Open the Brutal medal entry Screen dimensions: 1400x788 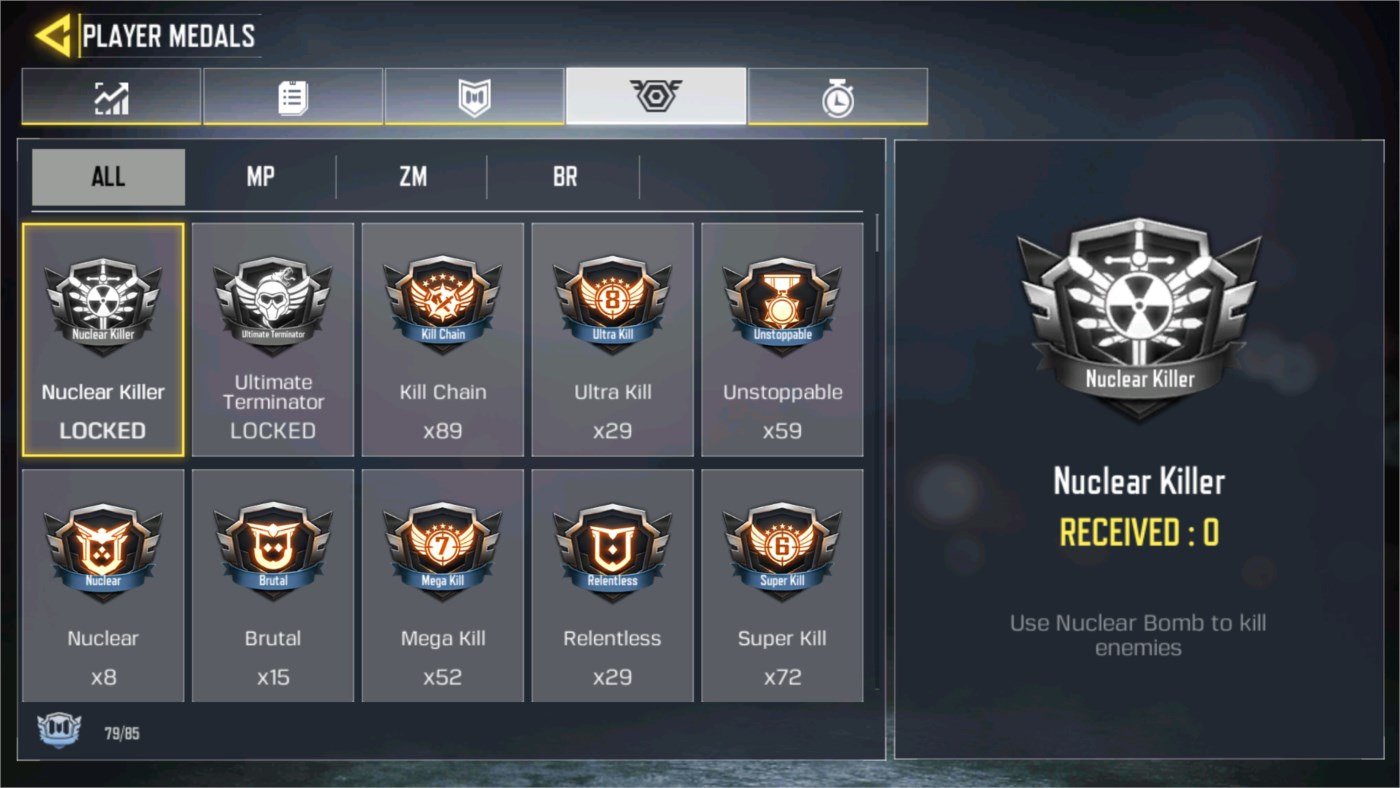[273, 585]
